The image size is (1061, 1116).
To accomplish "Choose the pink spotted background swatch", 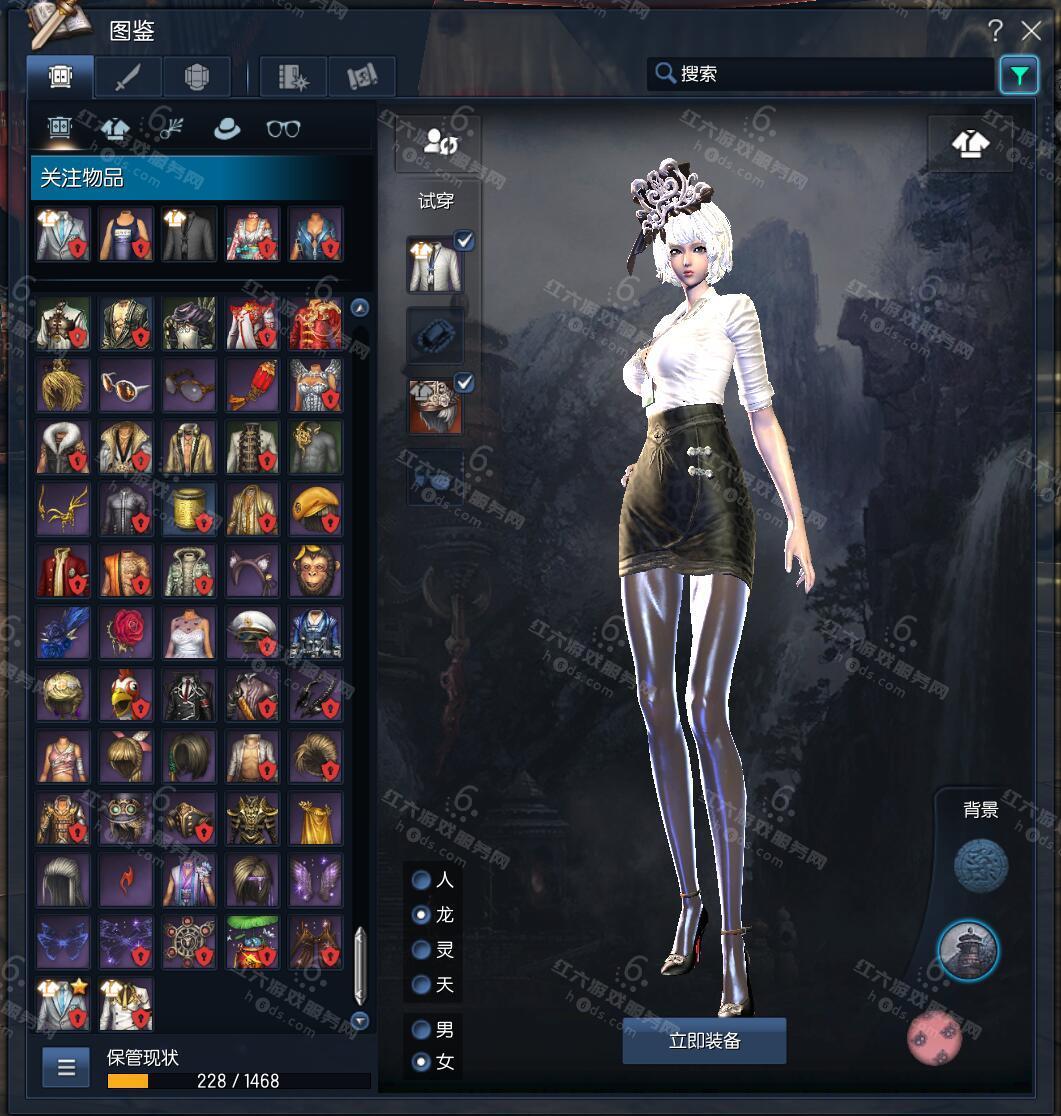I will click(x=934, y=1038).
